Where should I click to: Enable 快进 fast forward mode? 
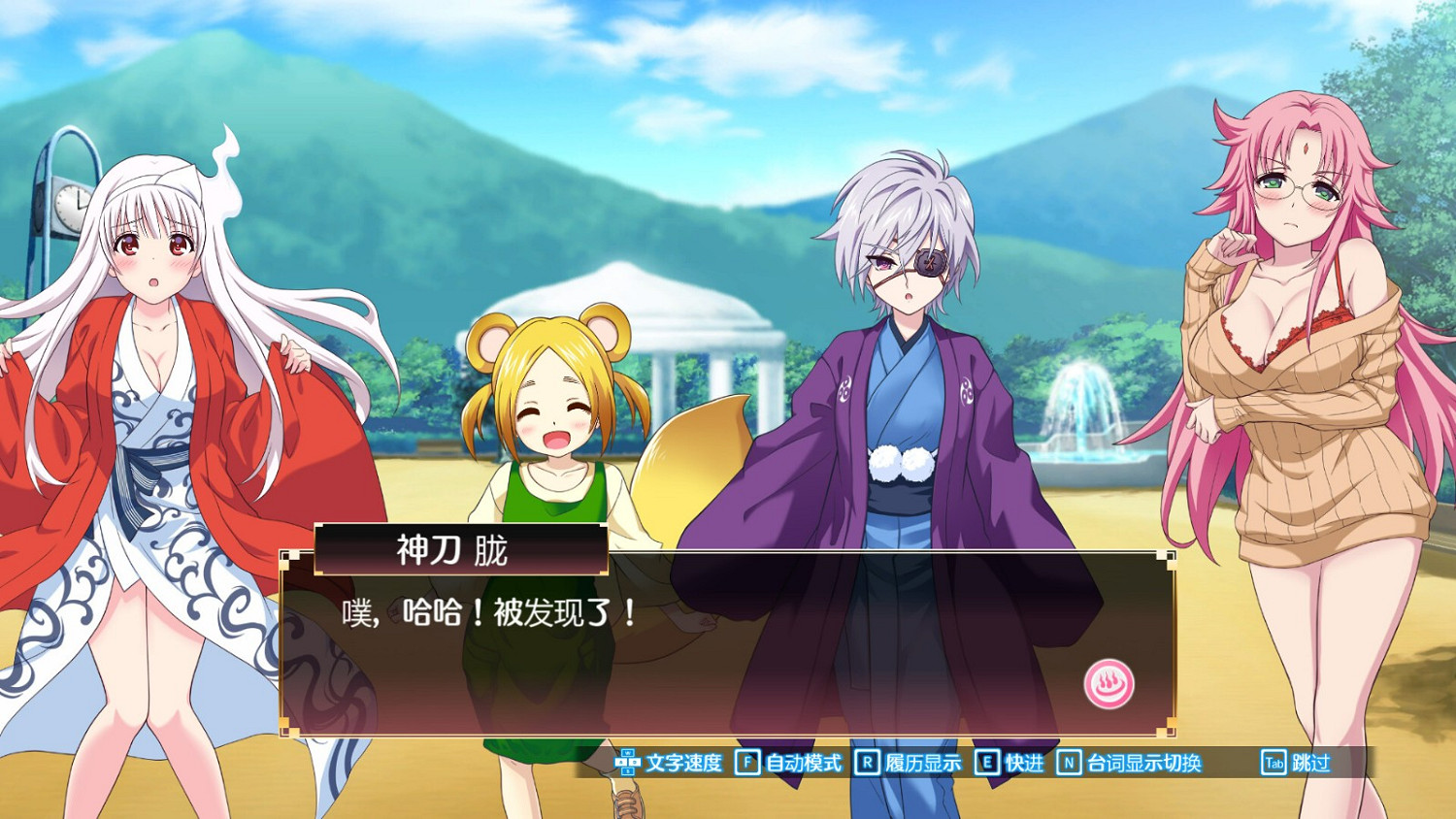pos(1023,764)
